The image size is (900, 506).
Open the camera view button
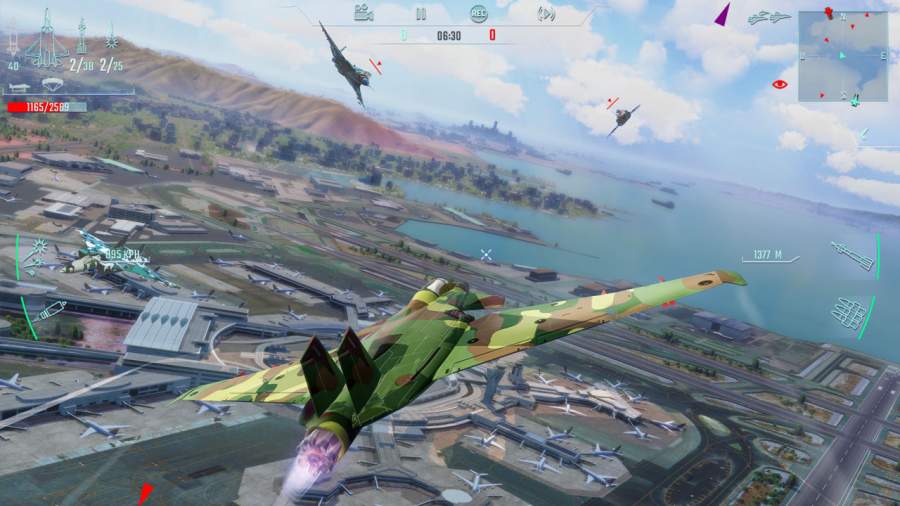(364, 13)
